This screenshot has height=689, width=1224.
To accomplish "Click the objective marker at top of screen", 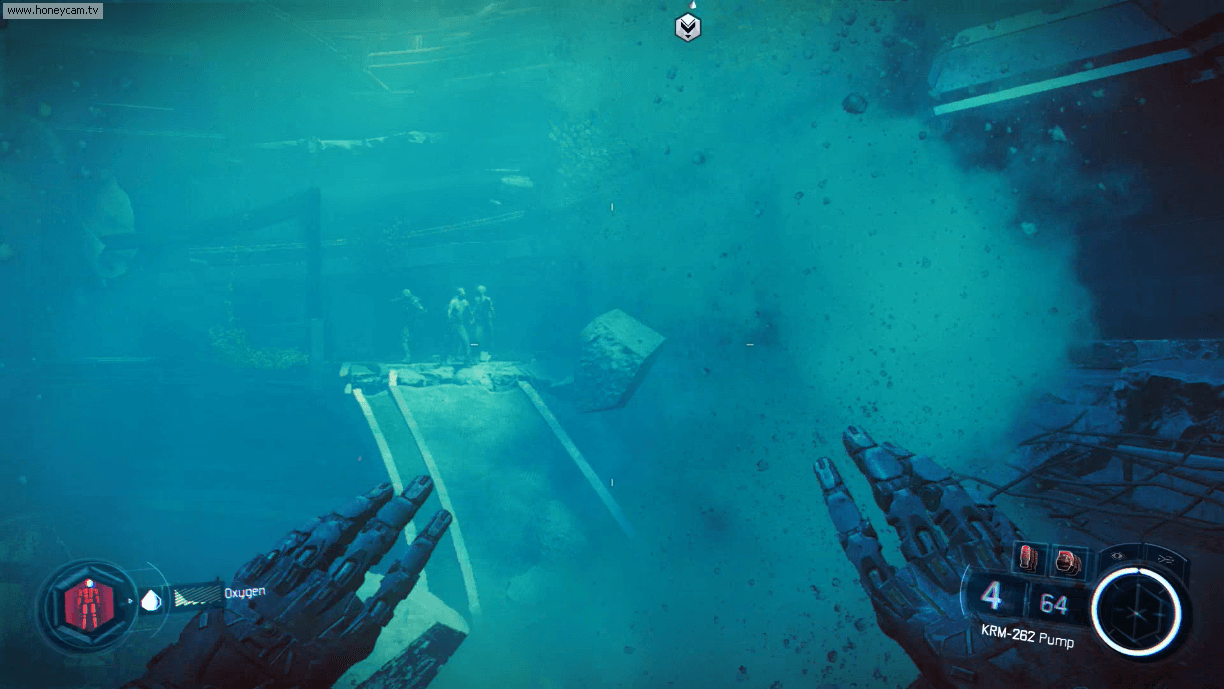I will pyautogui.click(x=688, y=27).
